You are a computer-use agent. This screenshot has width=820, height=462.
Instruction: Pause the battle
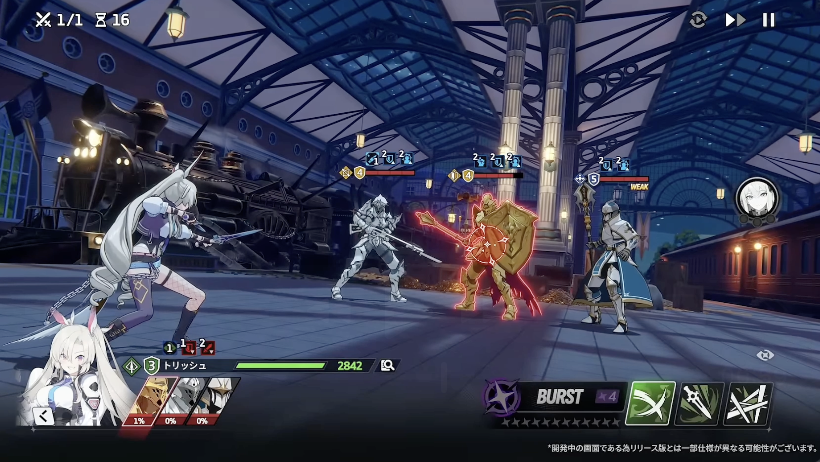tap(769, 20)
